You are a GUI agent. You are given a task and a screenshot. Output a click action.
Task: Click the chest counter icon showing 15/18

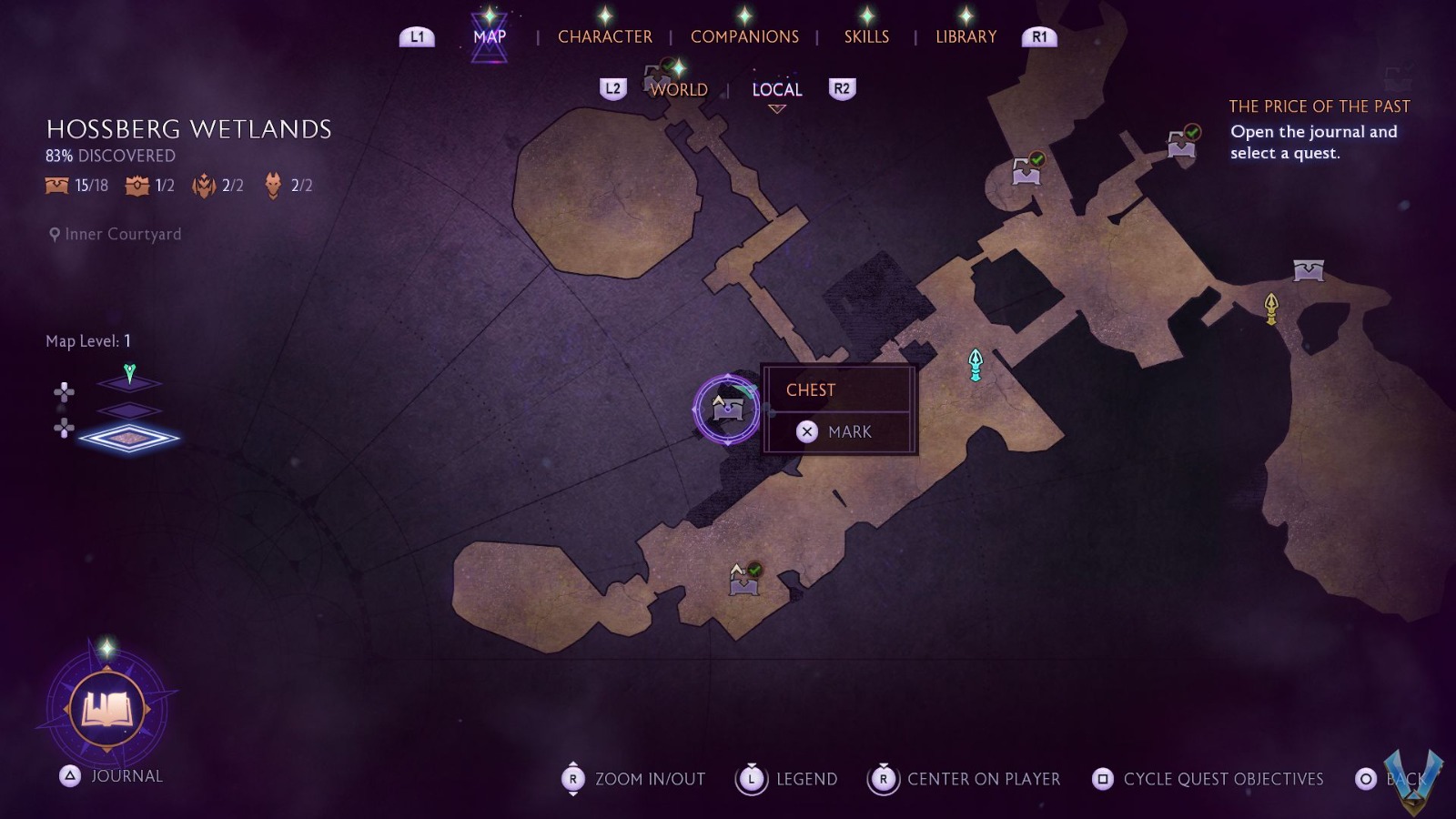[x=55, y=186]
